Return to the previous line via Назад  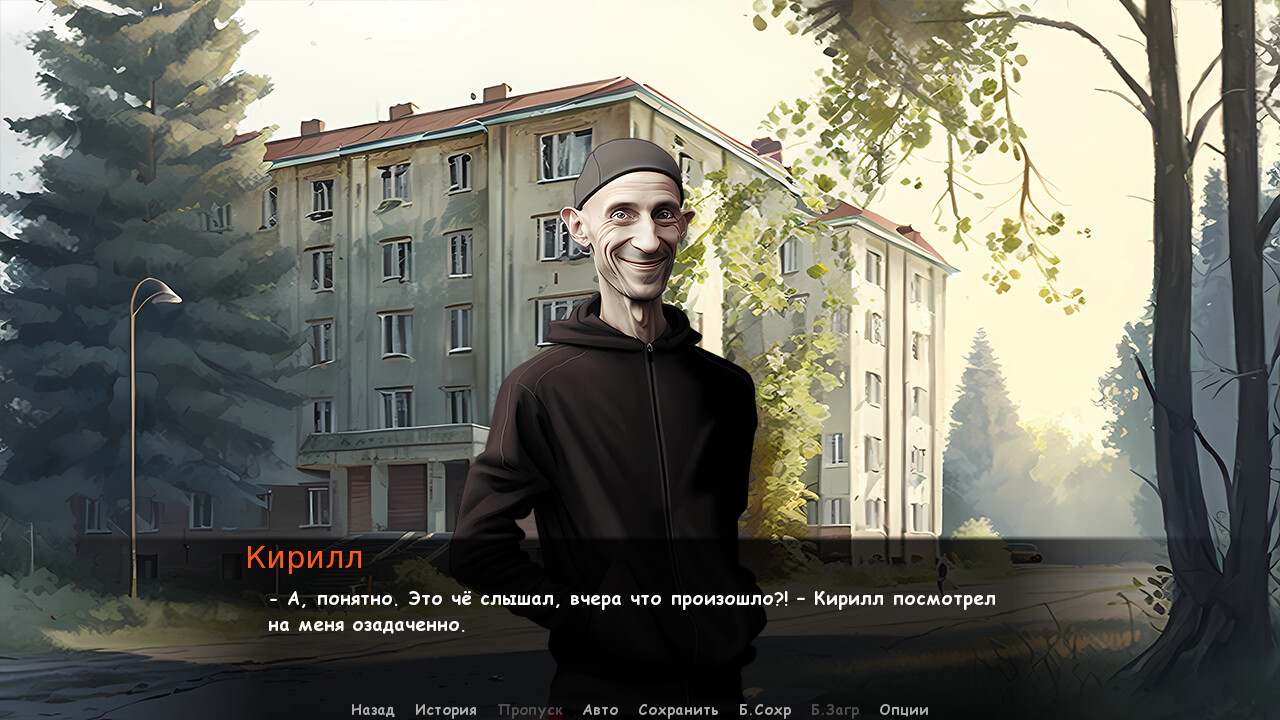(373, 709)
